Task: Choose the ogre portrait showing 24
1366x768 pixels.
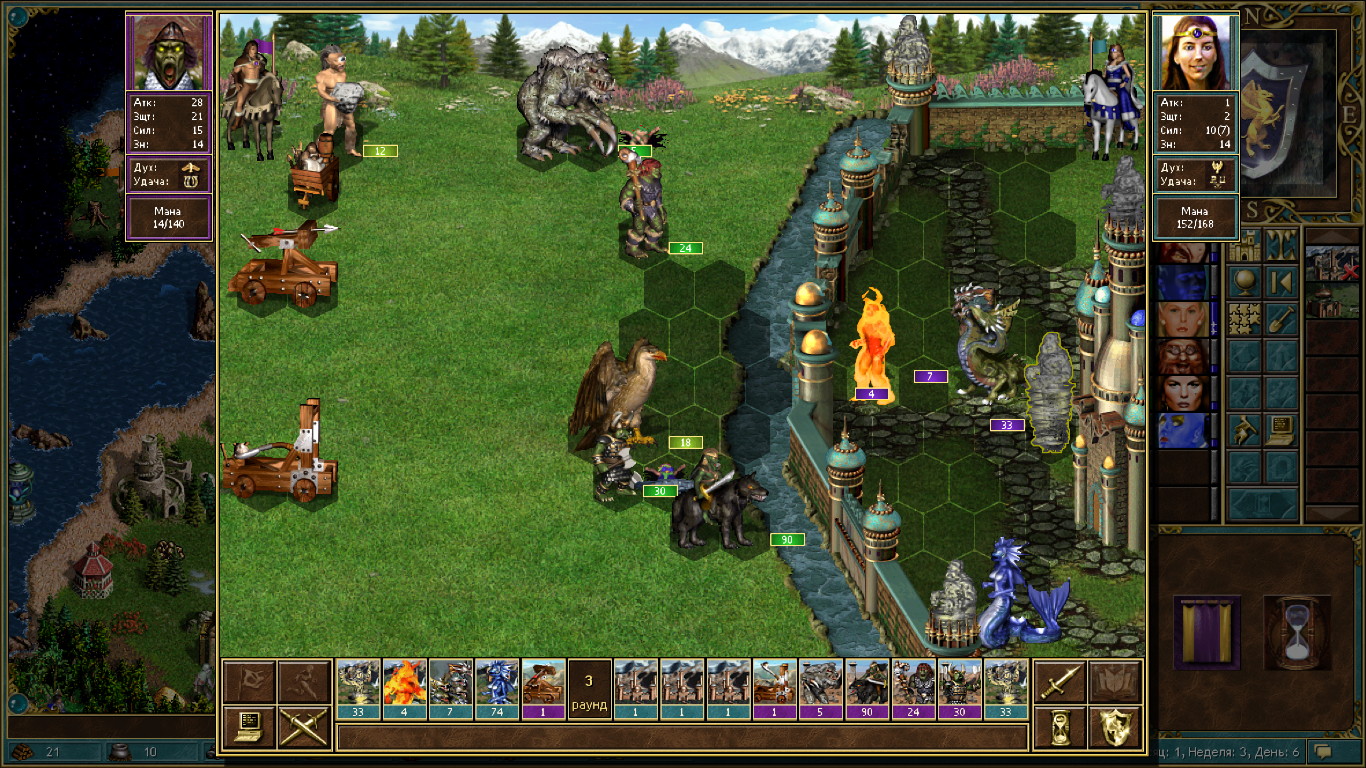Action: 914,682
